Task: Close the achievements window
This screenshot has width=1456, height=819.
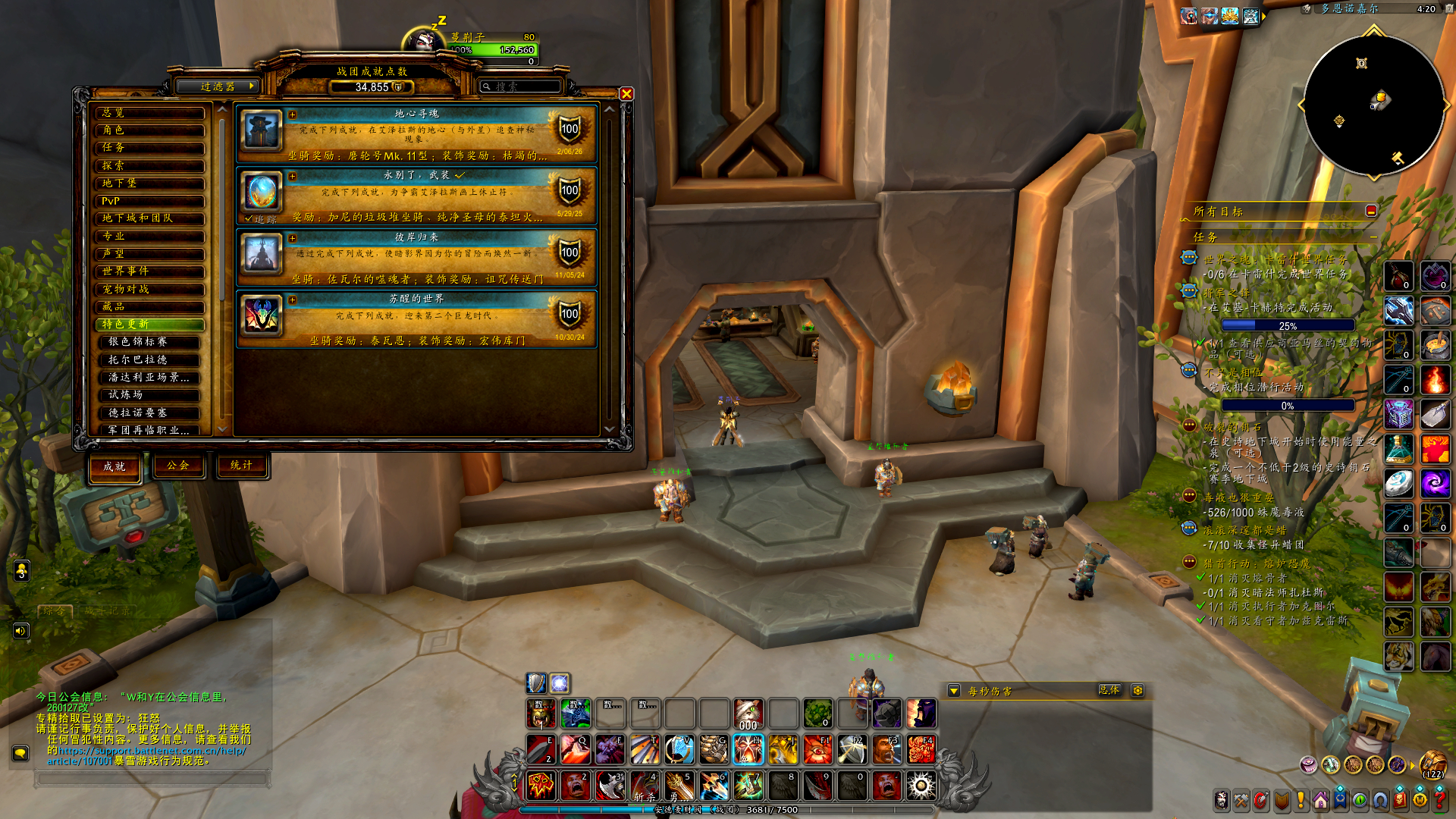Action: [626, 94]
